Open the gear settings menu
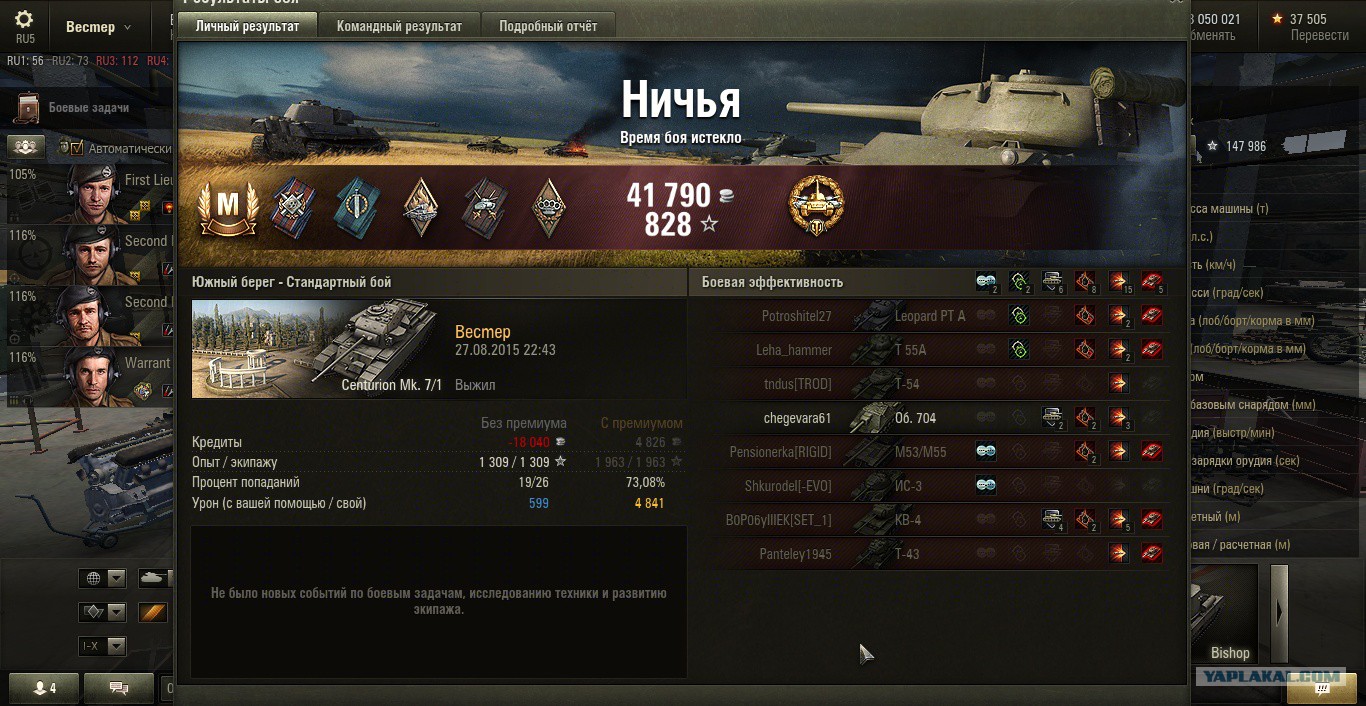 pyautogui.click(x=24, y=20)
